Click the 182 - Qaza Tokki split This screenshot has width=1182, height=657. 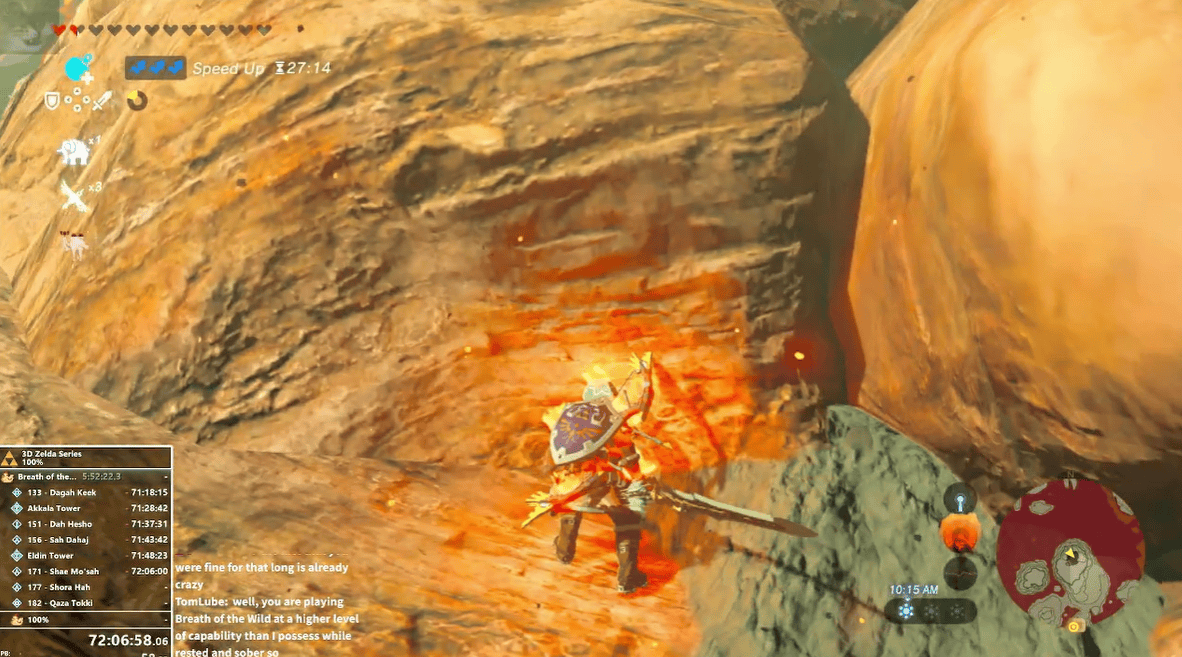click(87, 603)
